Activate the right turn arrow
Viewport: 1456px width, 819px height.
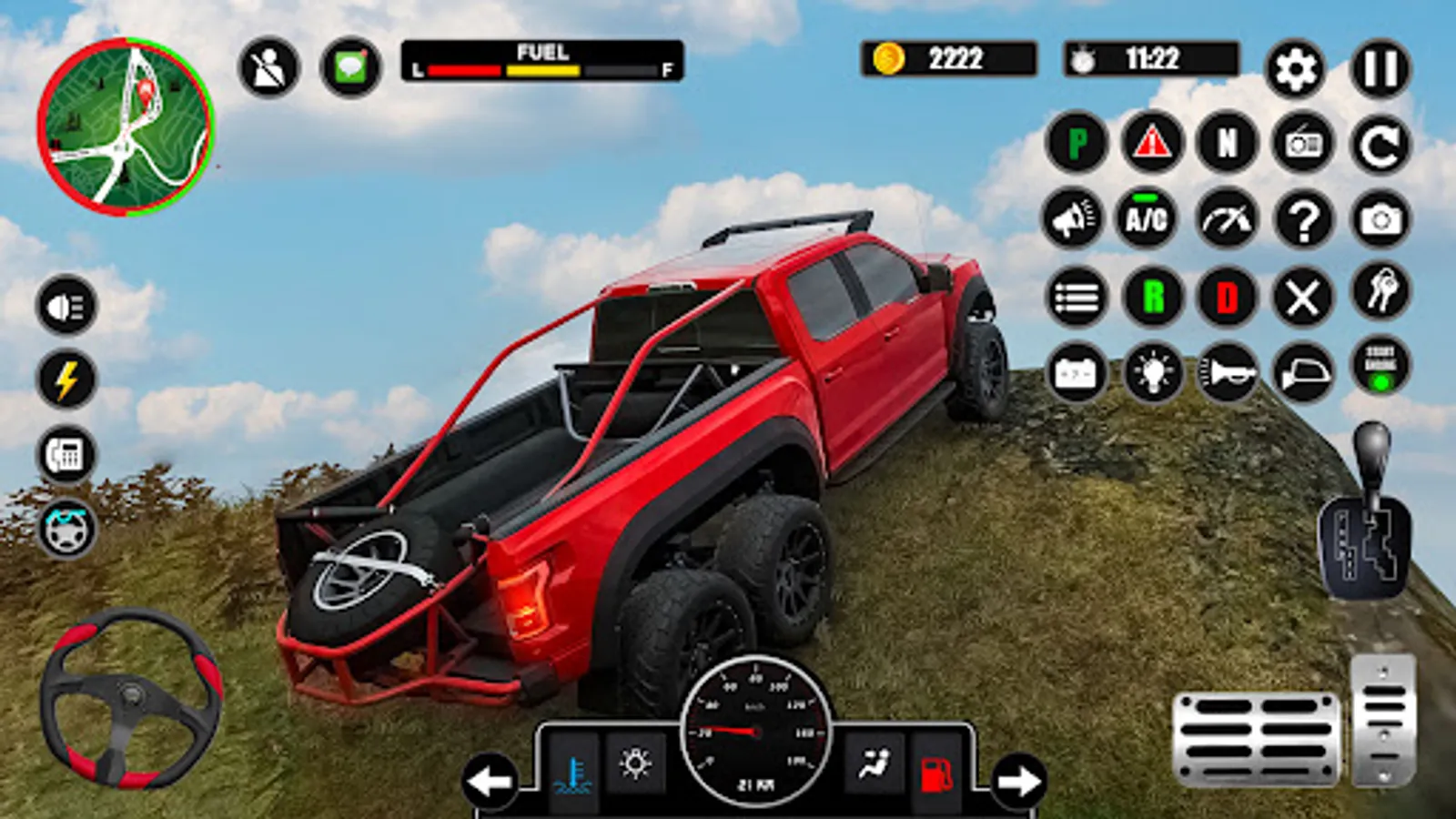pyautogui.click(x=1018, y=780)
